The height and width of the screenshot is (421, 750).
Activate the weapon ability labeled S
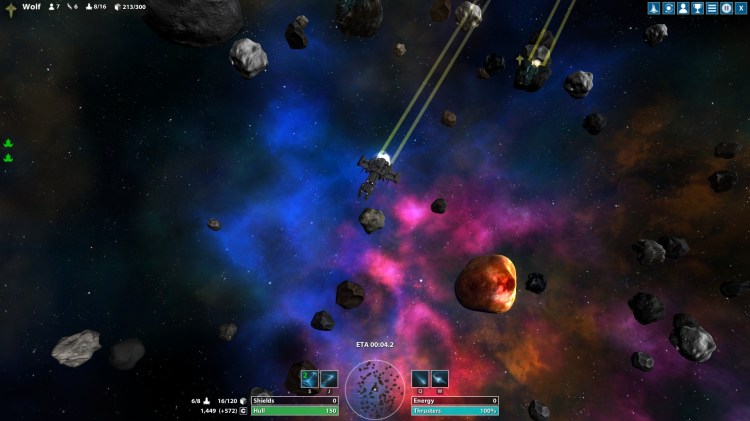point(309,379)
